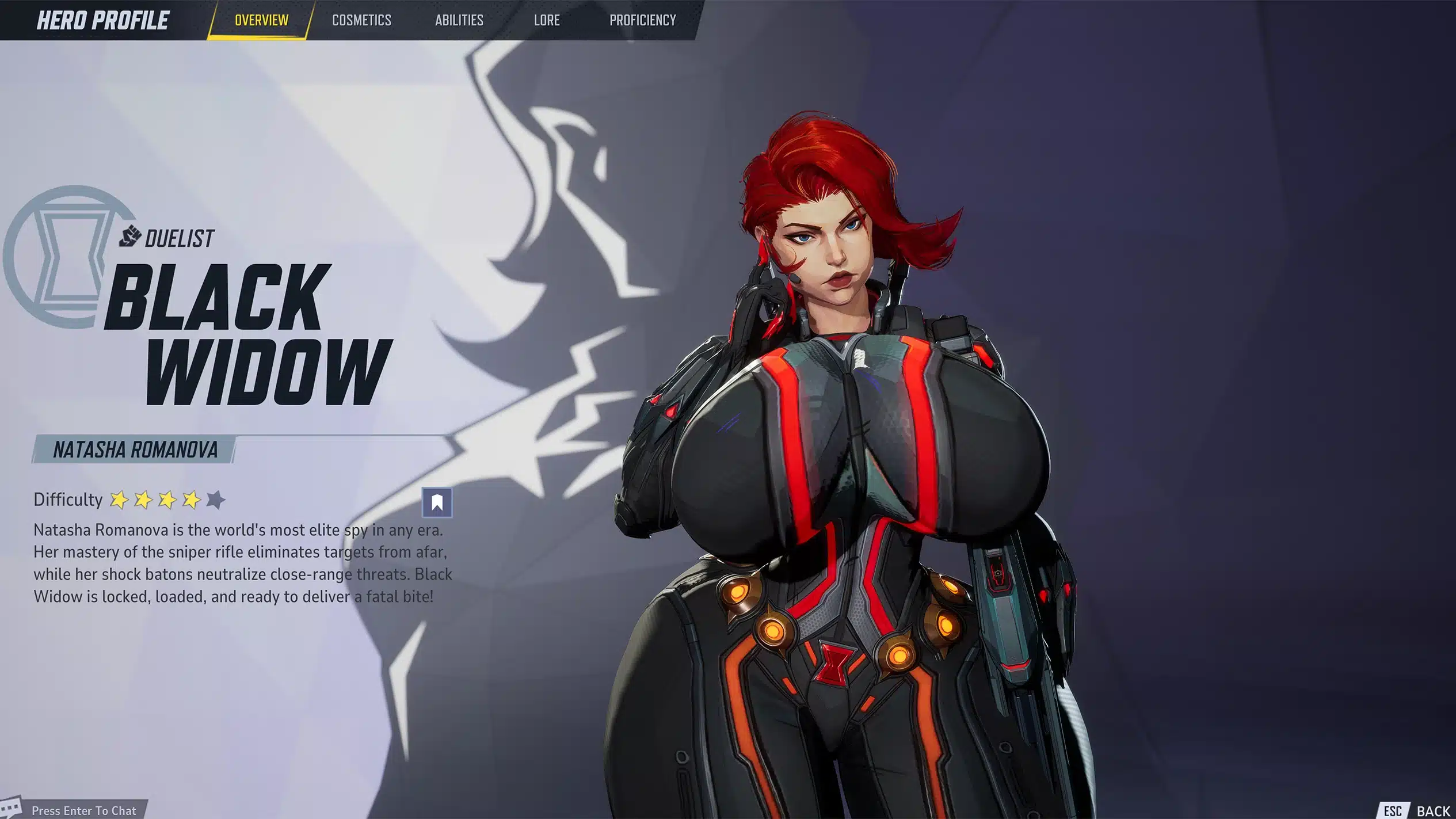Image resolution: width=1456 pixels, height=819 pixels.
Task: Show the Abilities tab
Action: point(459,21)
